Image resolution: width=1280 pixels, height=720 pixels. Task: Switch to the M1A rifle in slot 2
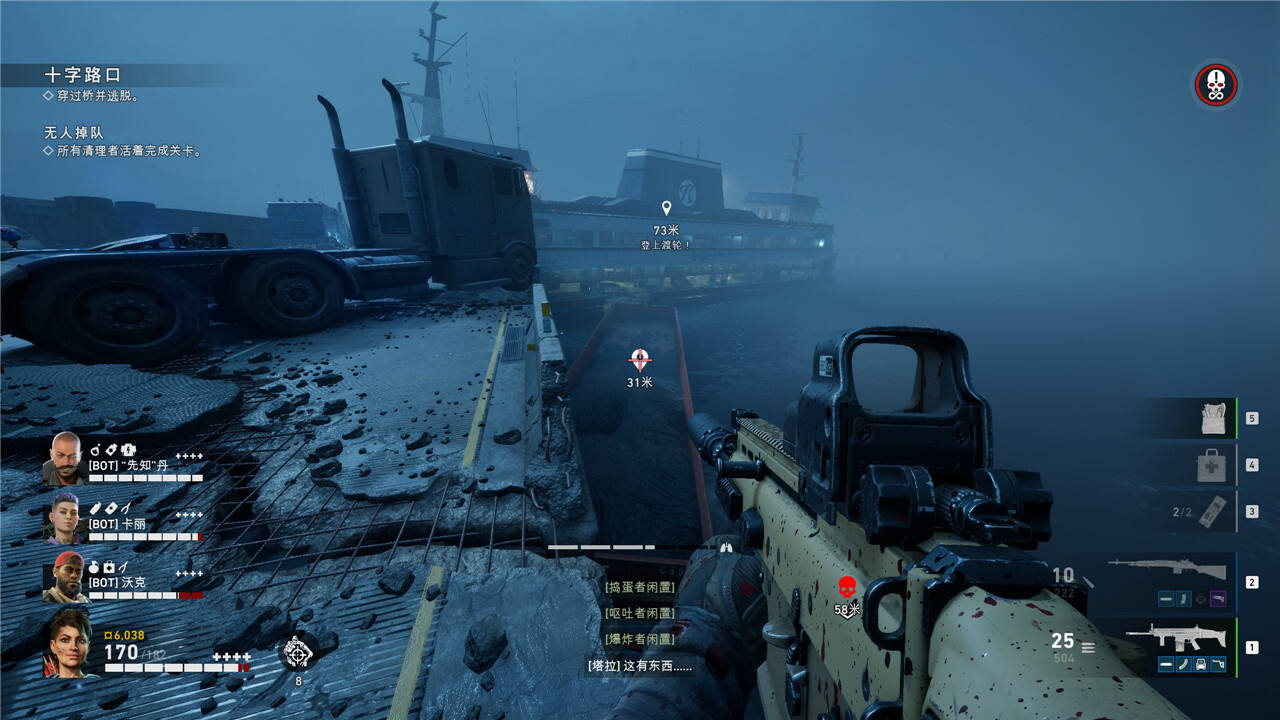1167,571
